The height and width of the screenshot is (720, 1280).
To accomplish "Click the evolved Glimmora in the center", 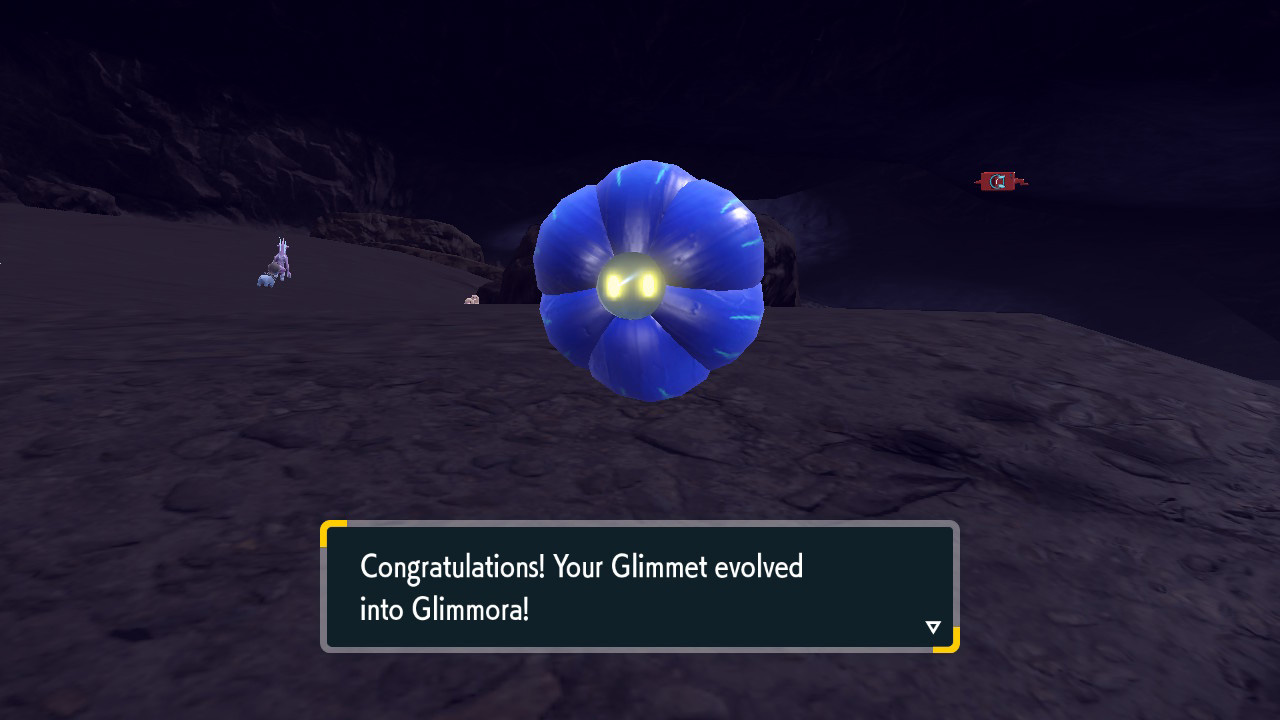I will (x=650, y=280).
